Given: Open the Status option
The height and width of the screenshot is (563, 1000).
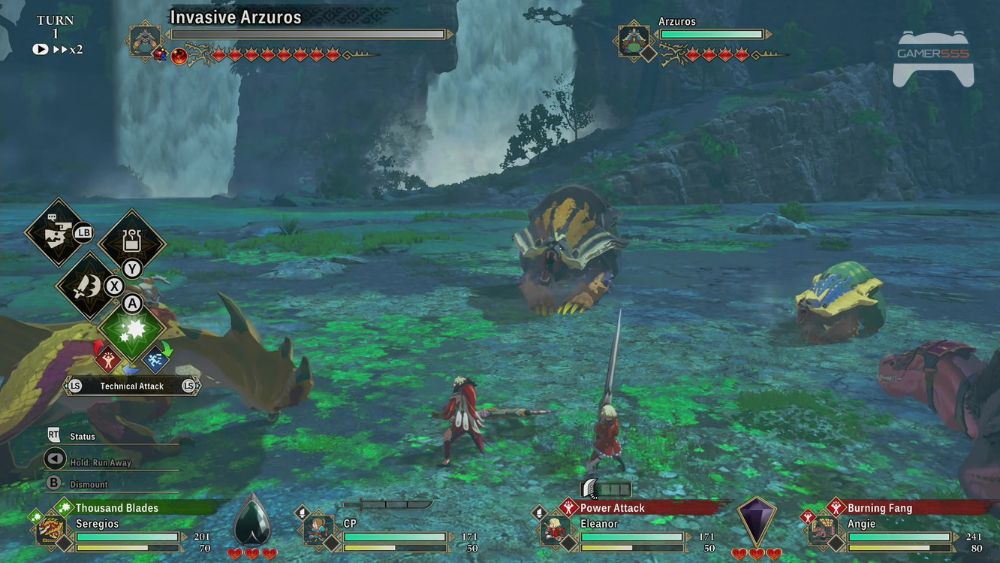Looking at the screenshot, I should (82, 437).
